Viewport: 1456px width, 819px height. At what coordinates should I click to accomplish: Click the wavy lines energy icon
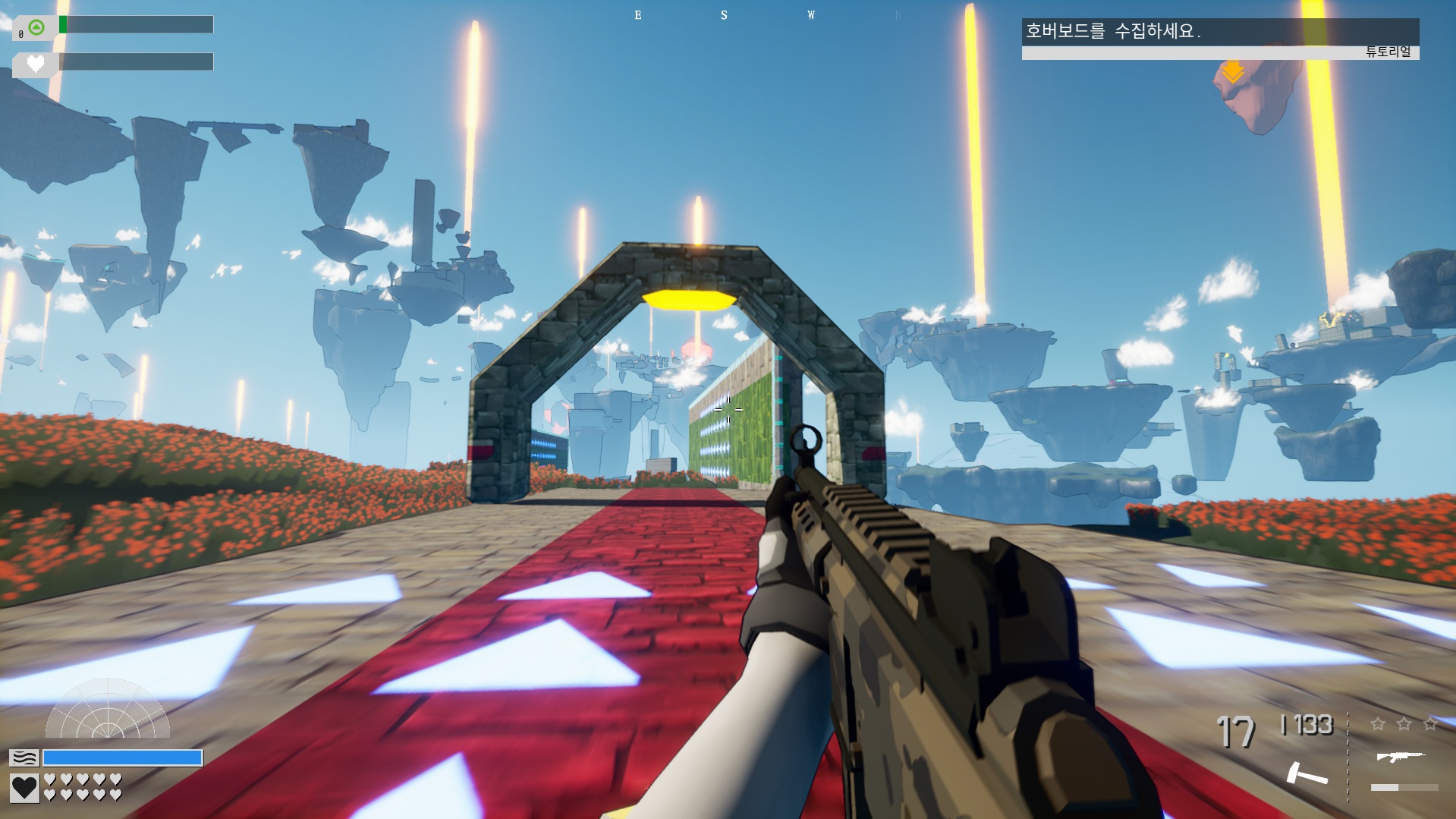tap(24, 758)
